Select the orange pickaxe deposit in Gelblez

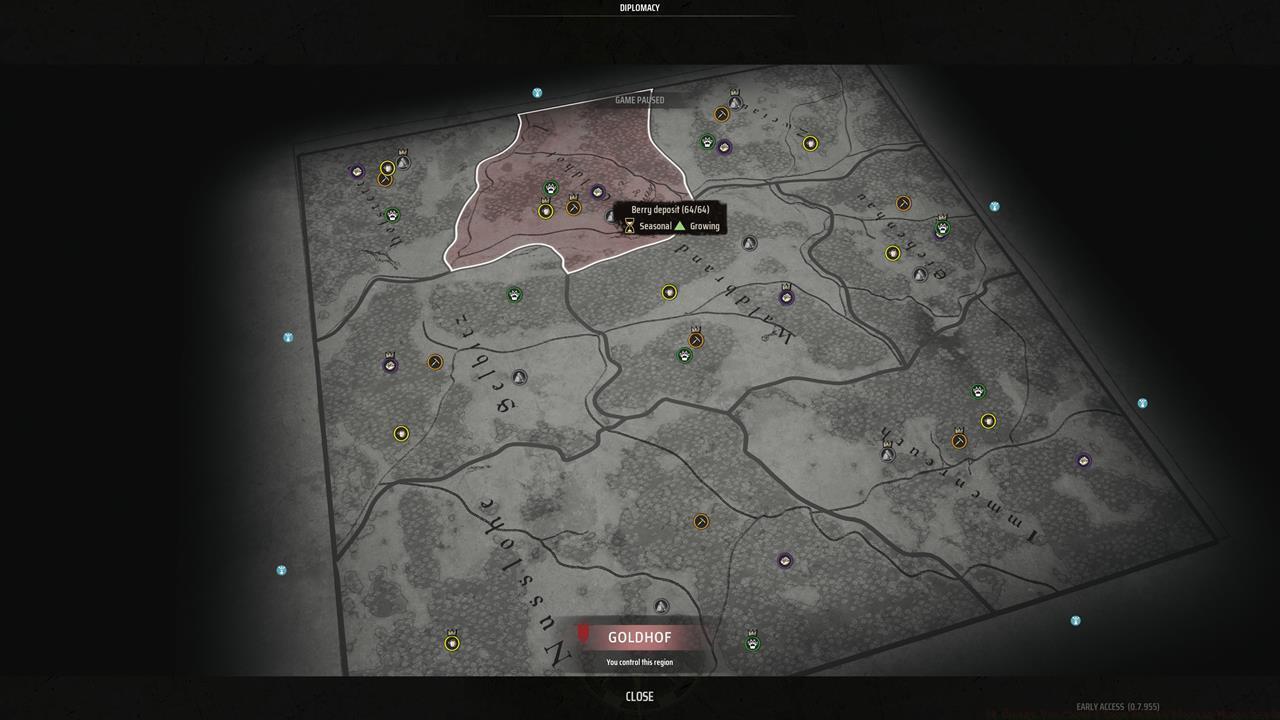[434, 362]
